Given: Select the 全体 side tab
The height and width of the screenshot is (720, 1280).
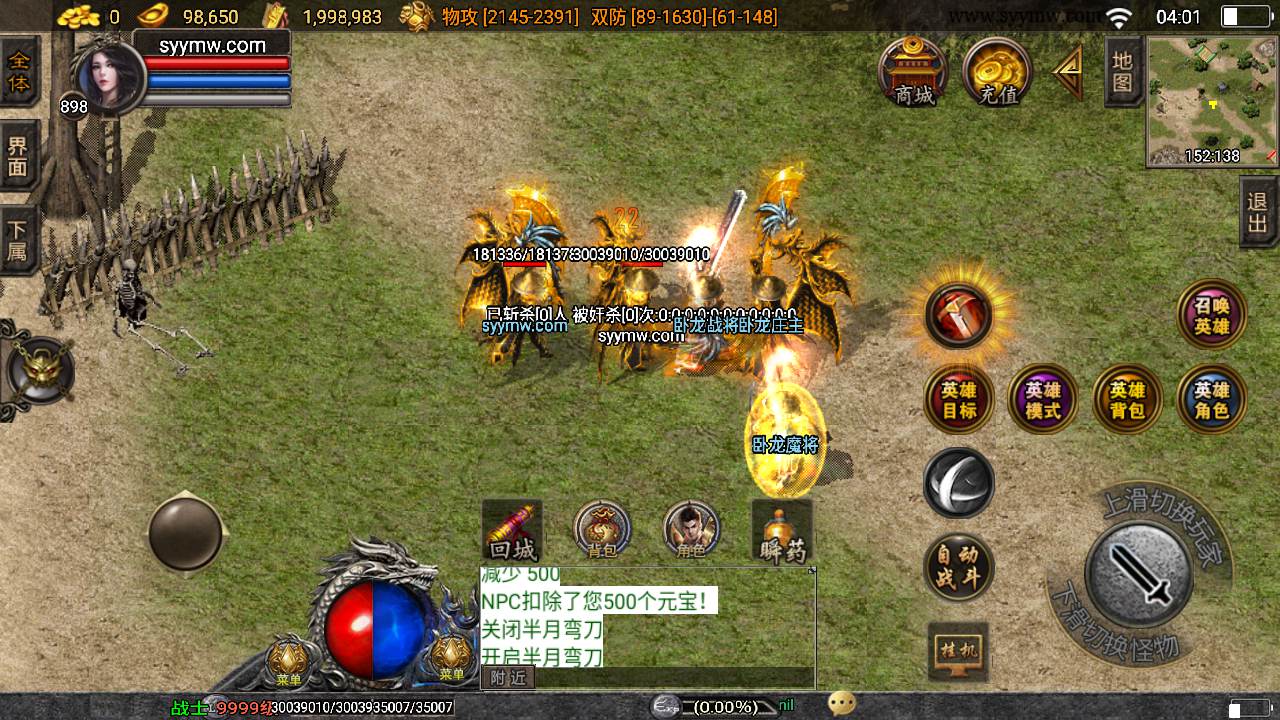Looking at the screenshot, I should tap(19, 71).
